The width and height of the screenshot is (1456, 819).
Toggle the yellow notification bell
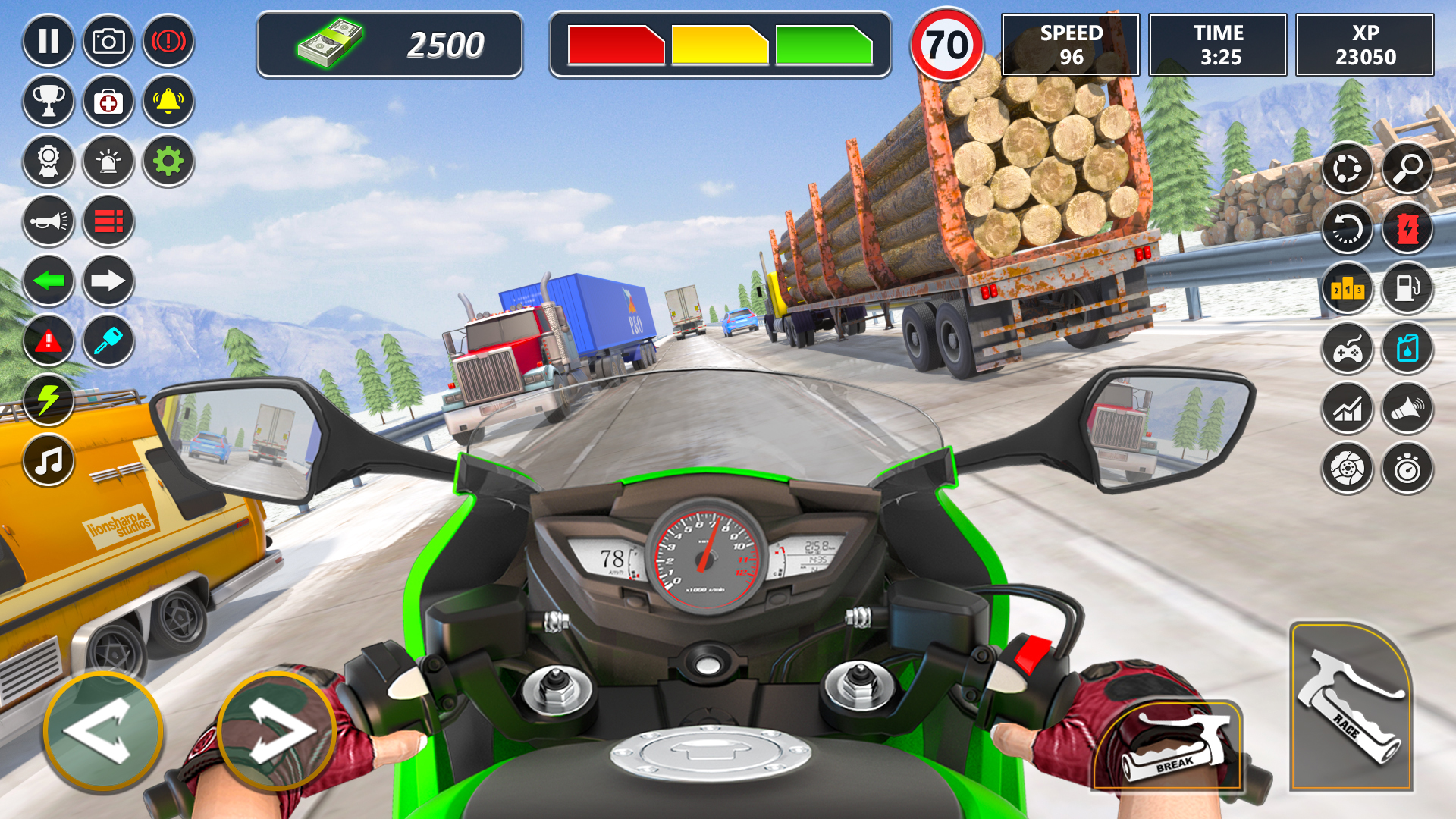168,101
